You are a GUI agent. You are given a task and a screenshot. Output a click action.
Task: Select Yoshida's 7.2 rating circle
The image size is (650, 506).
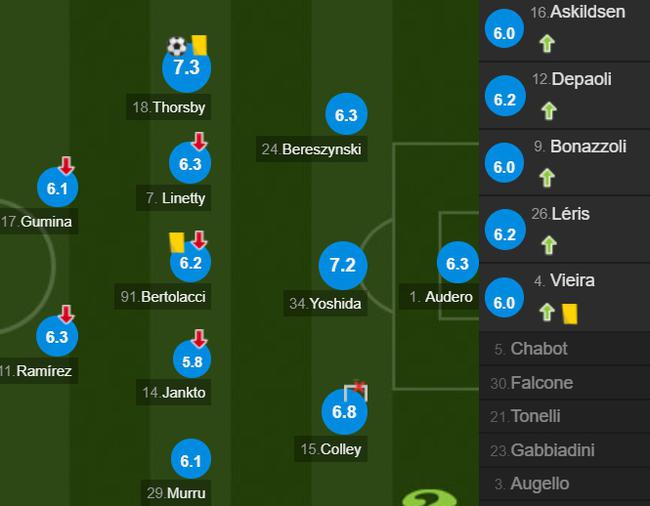[x=342, y=266]
